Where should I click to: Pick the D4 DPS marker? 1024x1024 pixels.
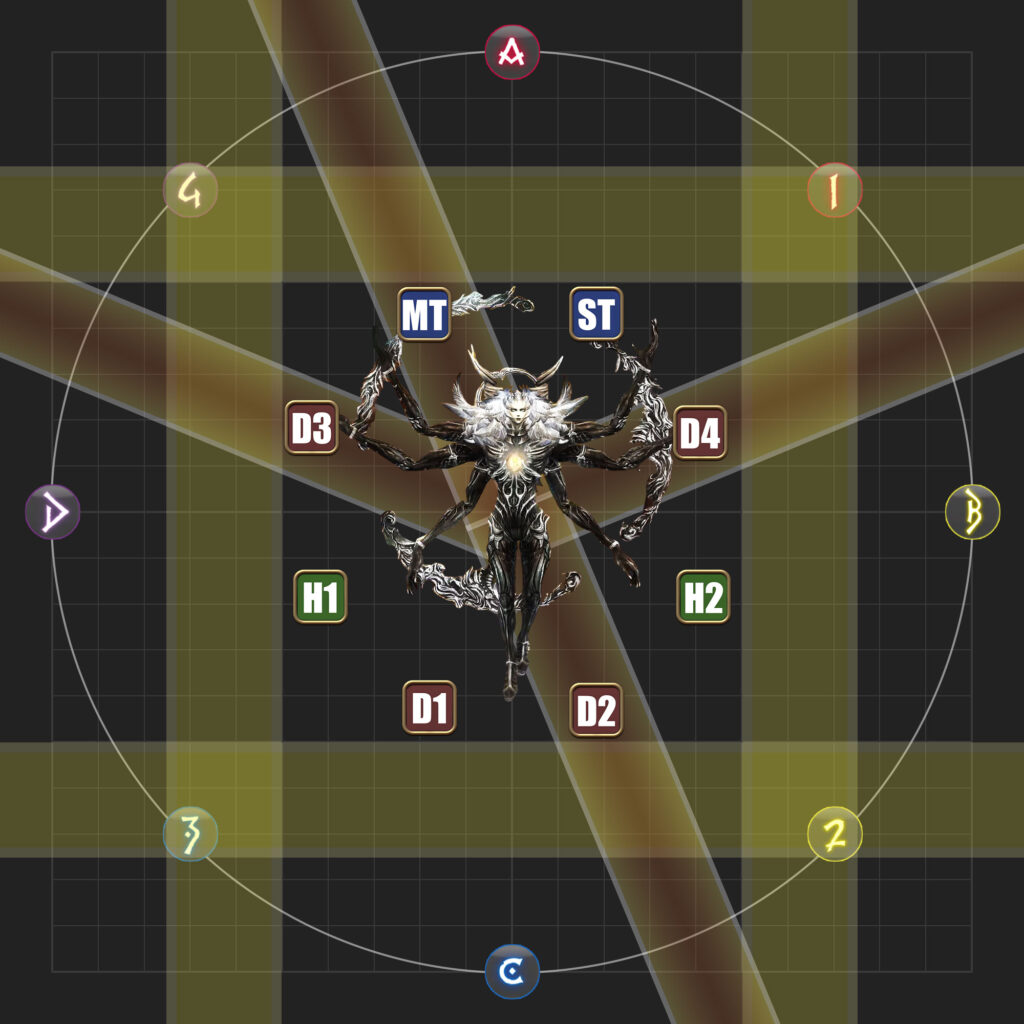point(699,433)
